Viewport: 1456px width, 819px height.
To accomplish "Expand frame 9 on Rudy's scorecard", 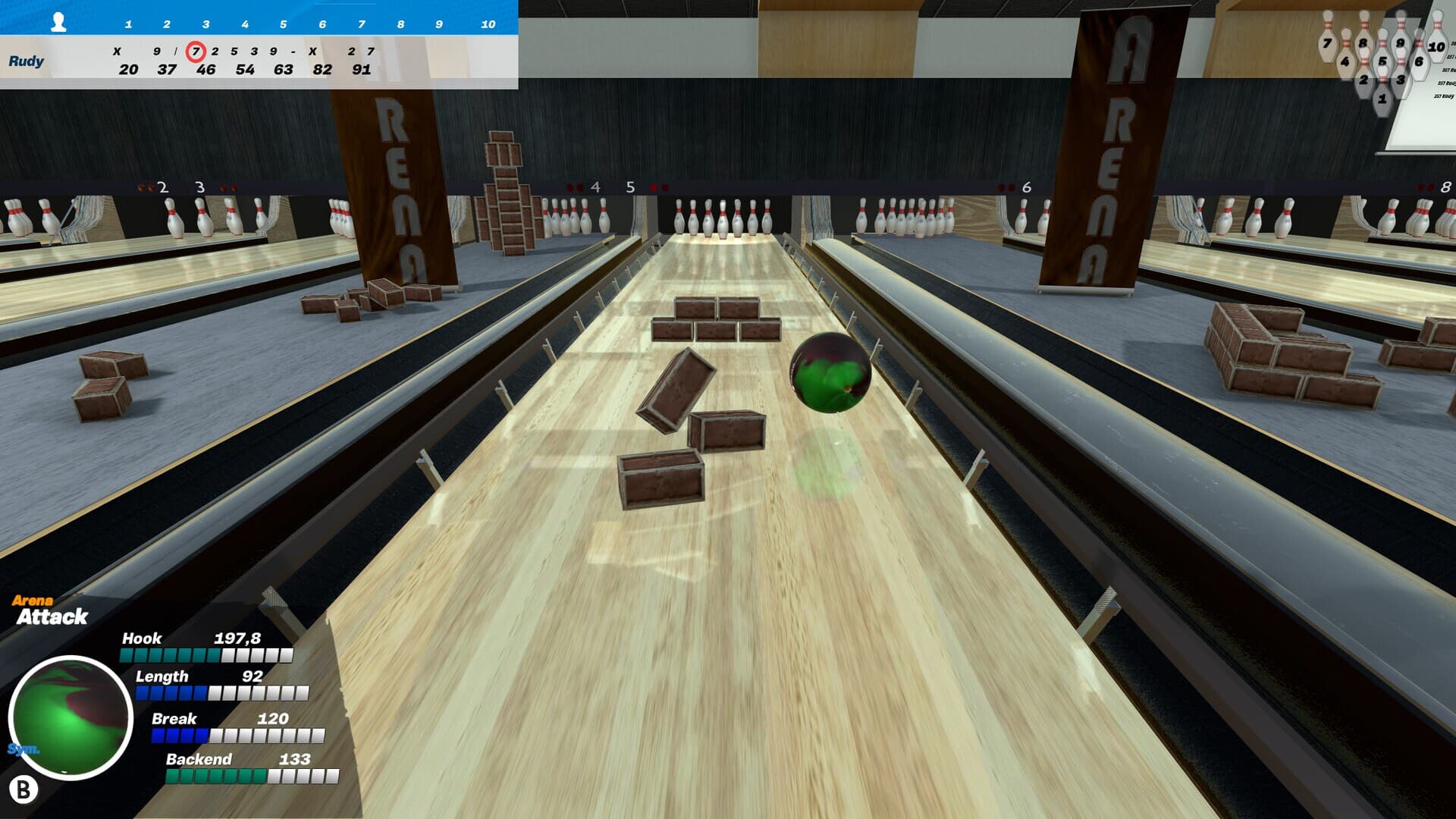I will click(x=438, y=24).
